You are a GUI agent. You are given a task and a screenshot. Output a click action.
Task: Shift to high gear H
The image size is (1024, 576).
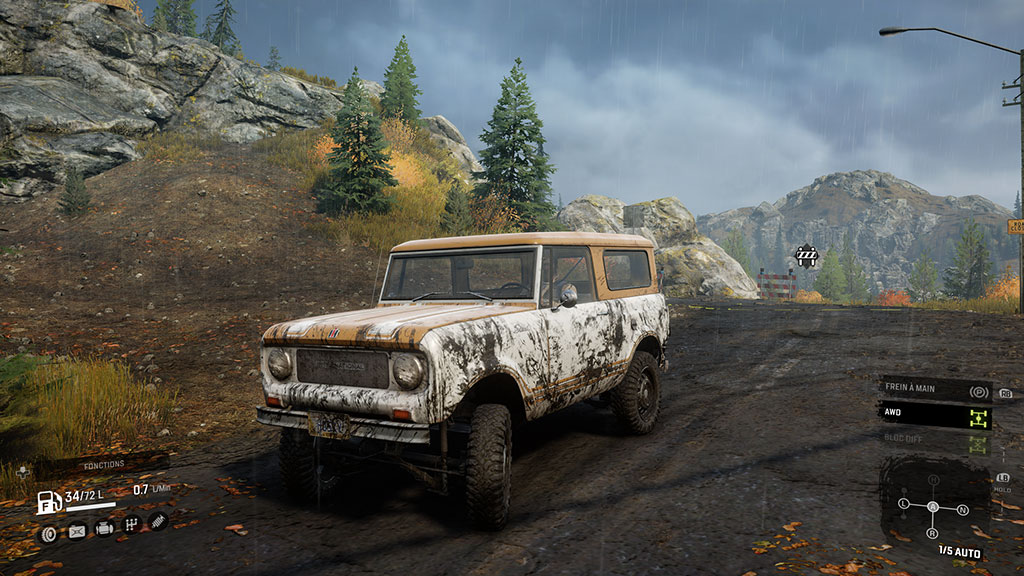pyautogui.click(x=933, y=481)
